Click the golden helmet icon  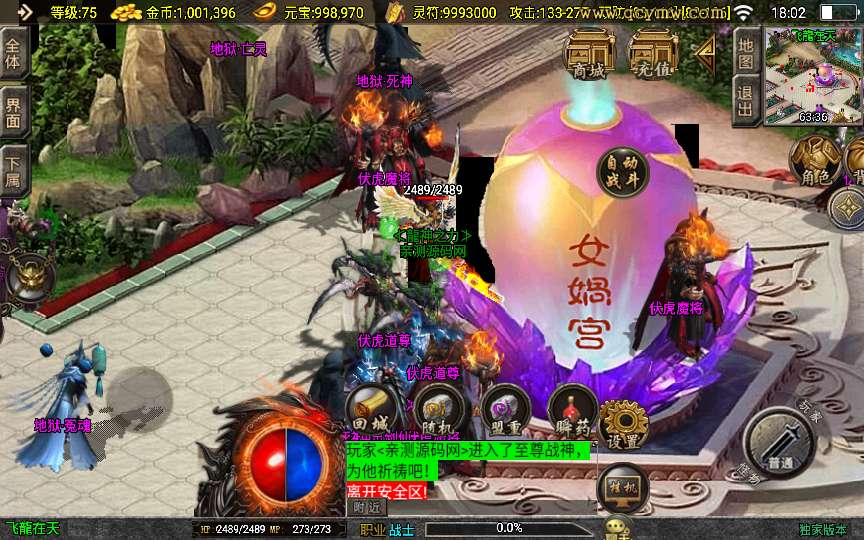[x=25, y=278]
